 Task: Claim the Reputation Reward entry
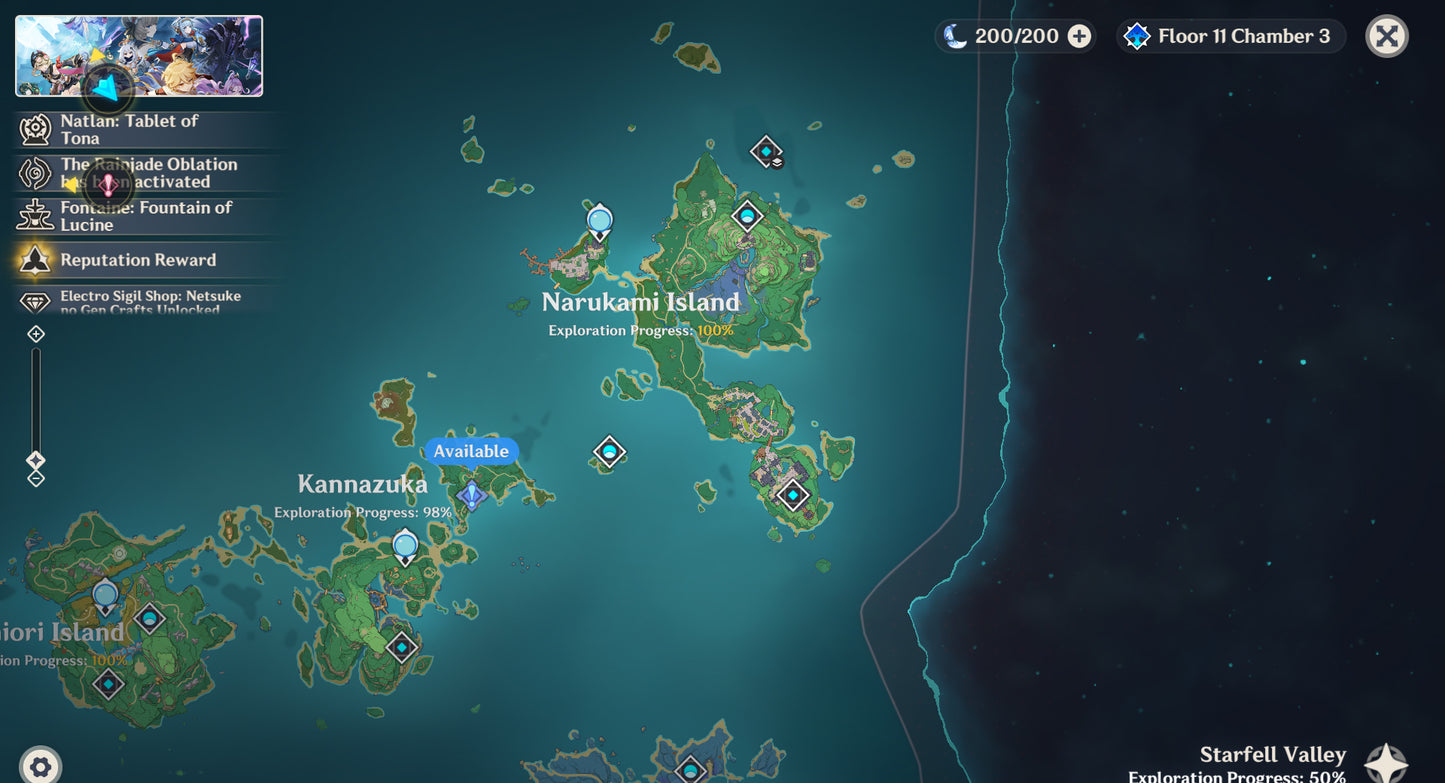pos(137,260)
